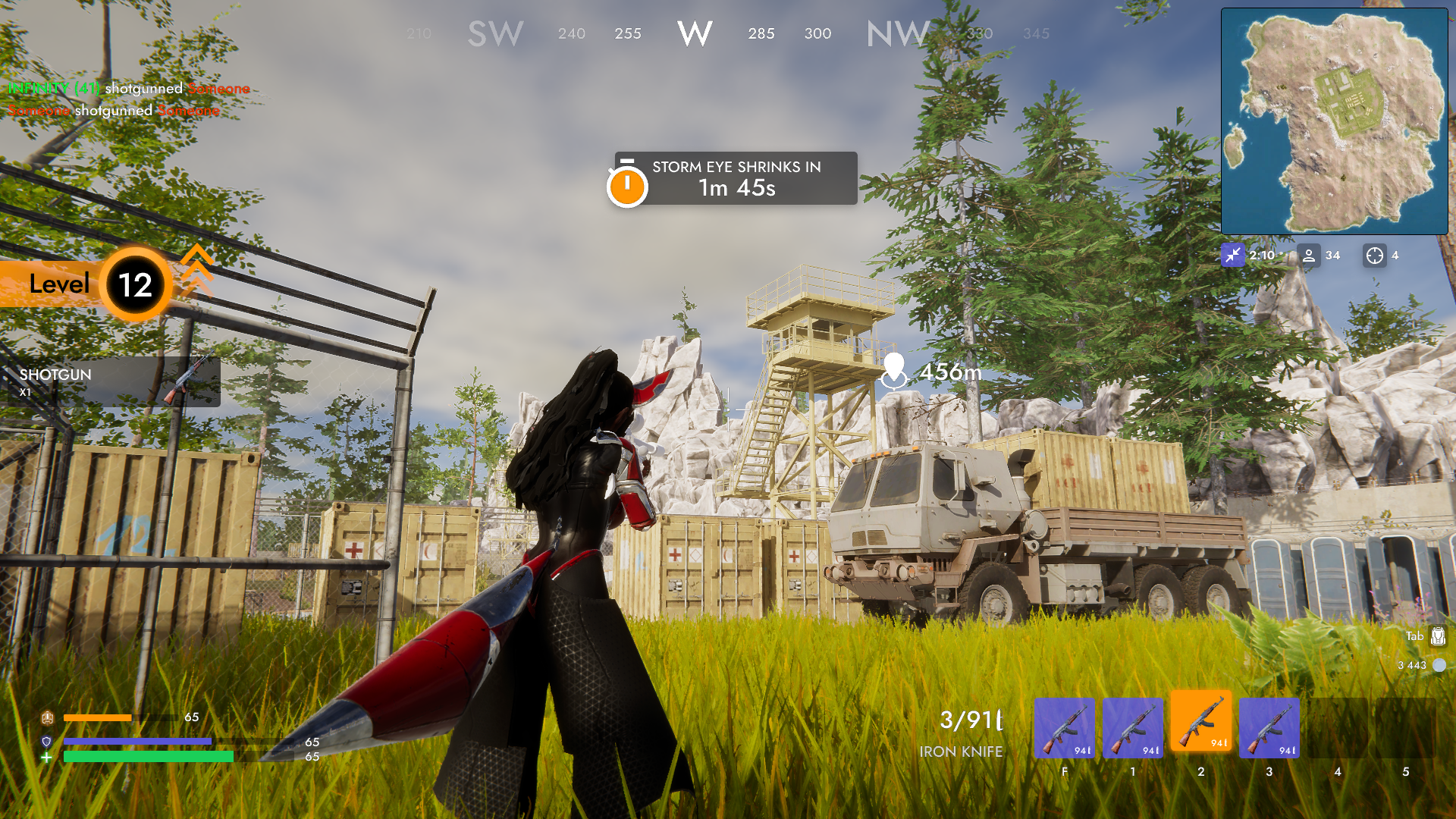Switch to the weapon in slot 3
Screen dimensions: 1456x819
1268,726
